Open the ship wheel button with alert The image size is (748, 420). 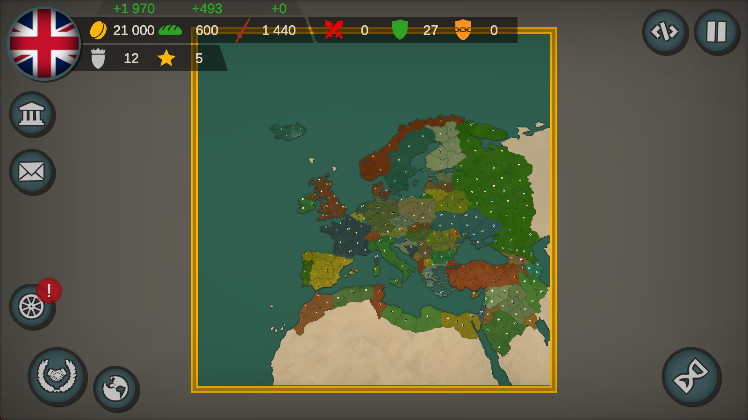[32, 306]
